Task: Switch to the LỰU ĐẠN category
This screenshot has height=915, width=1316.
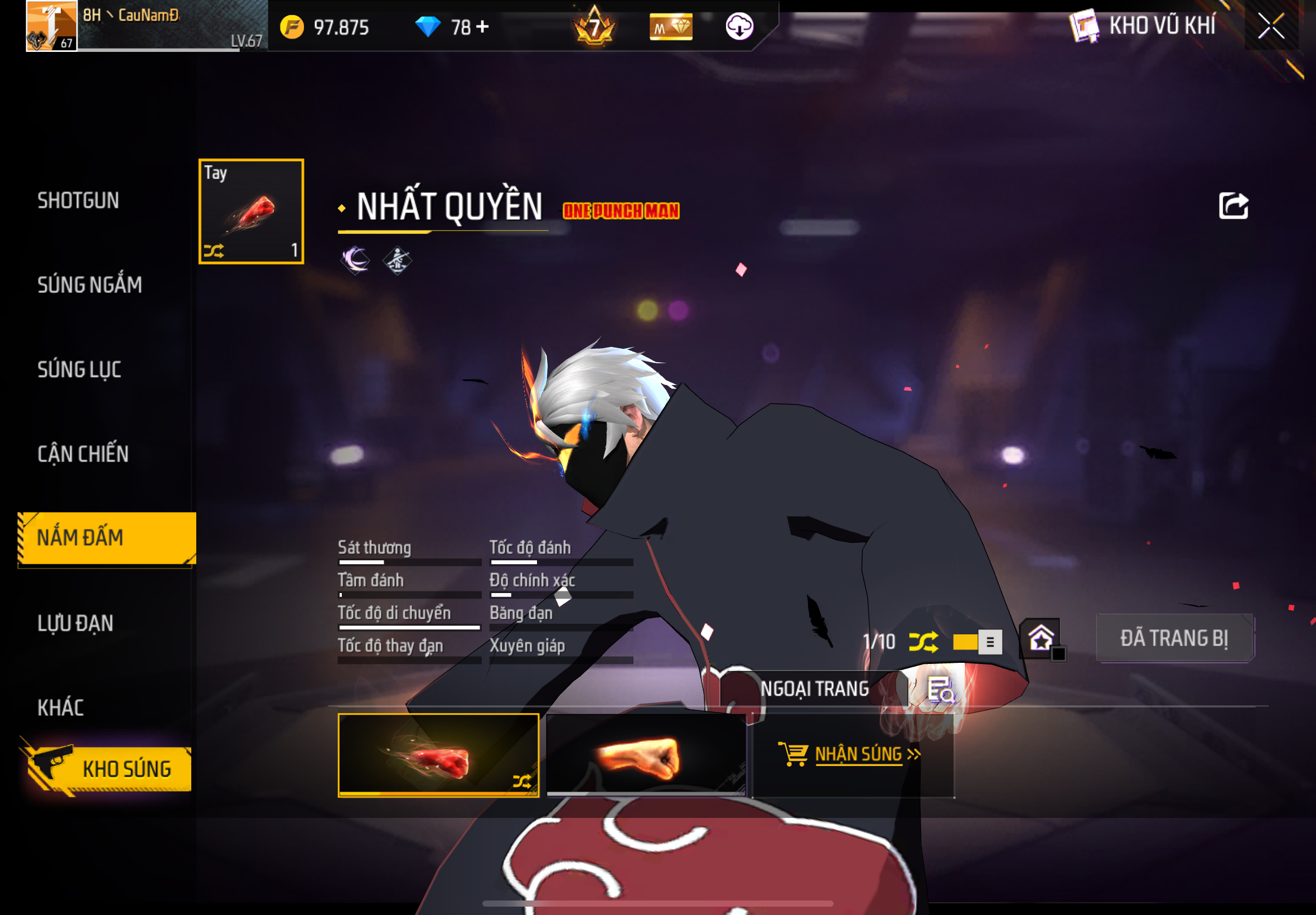Action: click(x=75, y=623)
